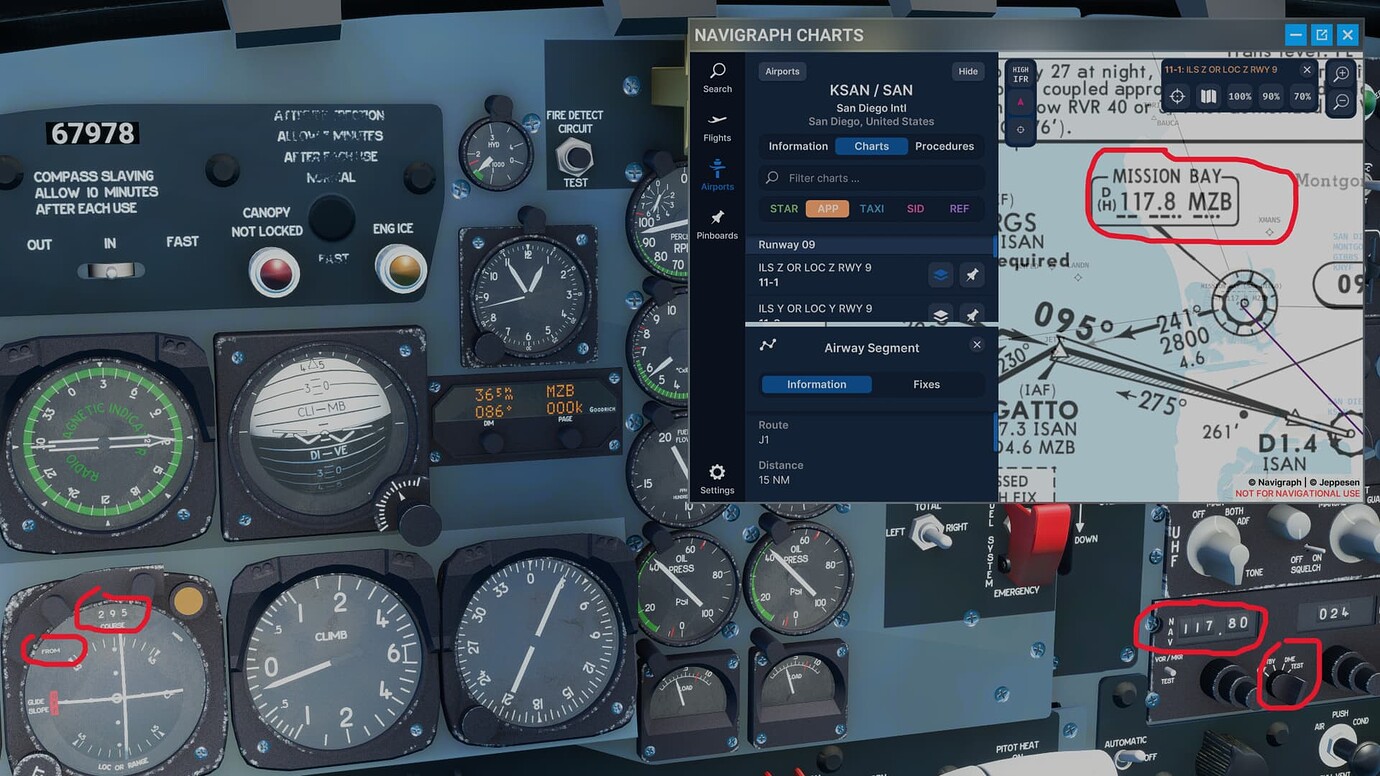Switch to the Procedures tab
The width and height of the screenshot is (1380, 776).
click(x=944, y=145)
